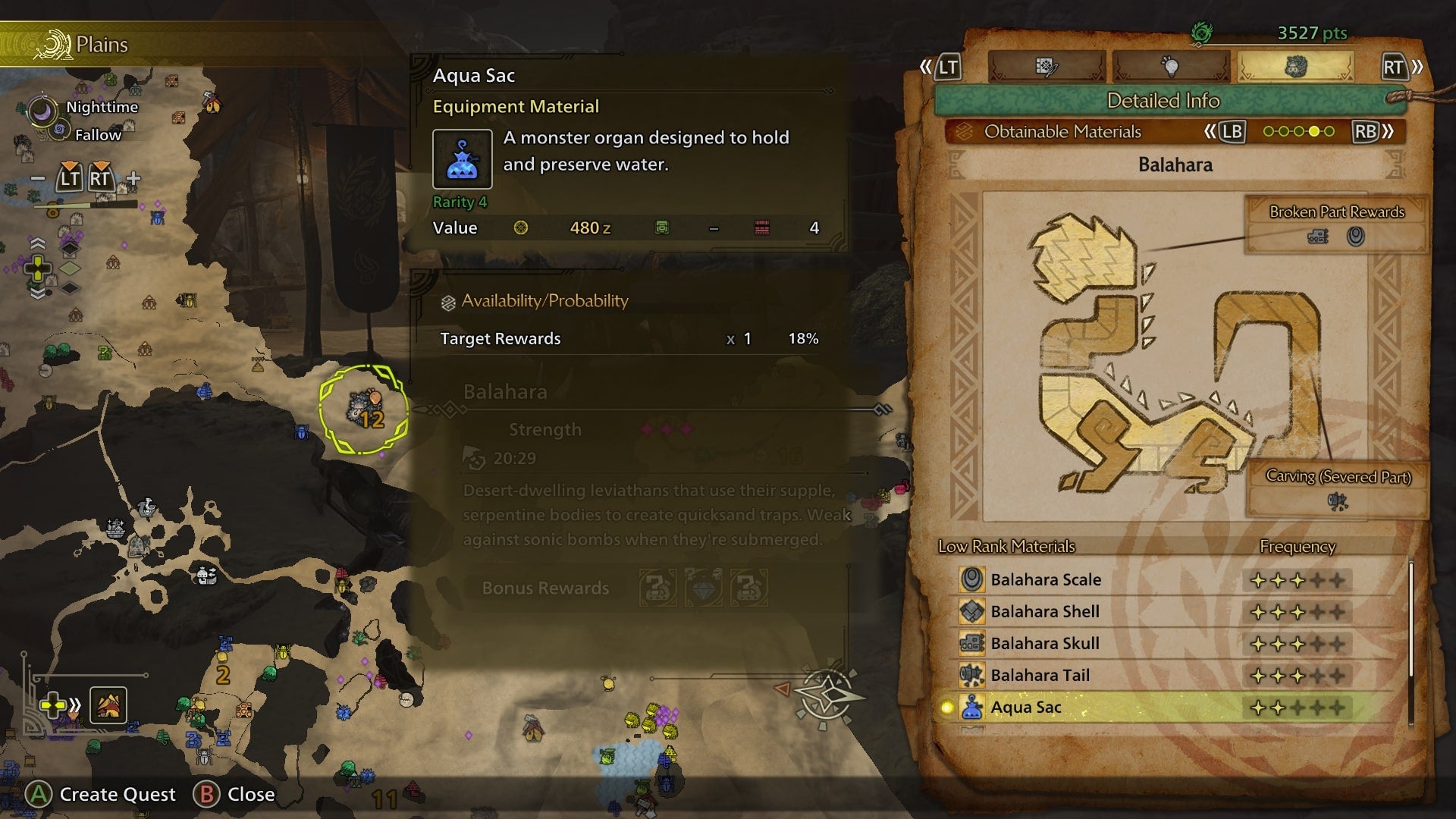The width and height of the screenshot is (1456, 819).
Task: Open the Broken Part Rewards box
Action: point(1336,225)
